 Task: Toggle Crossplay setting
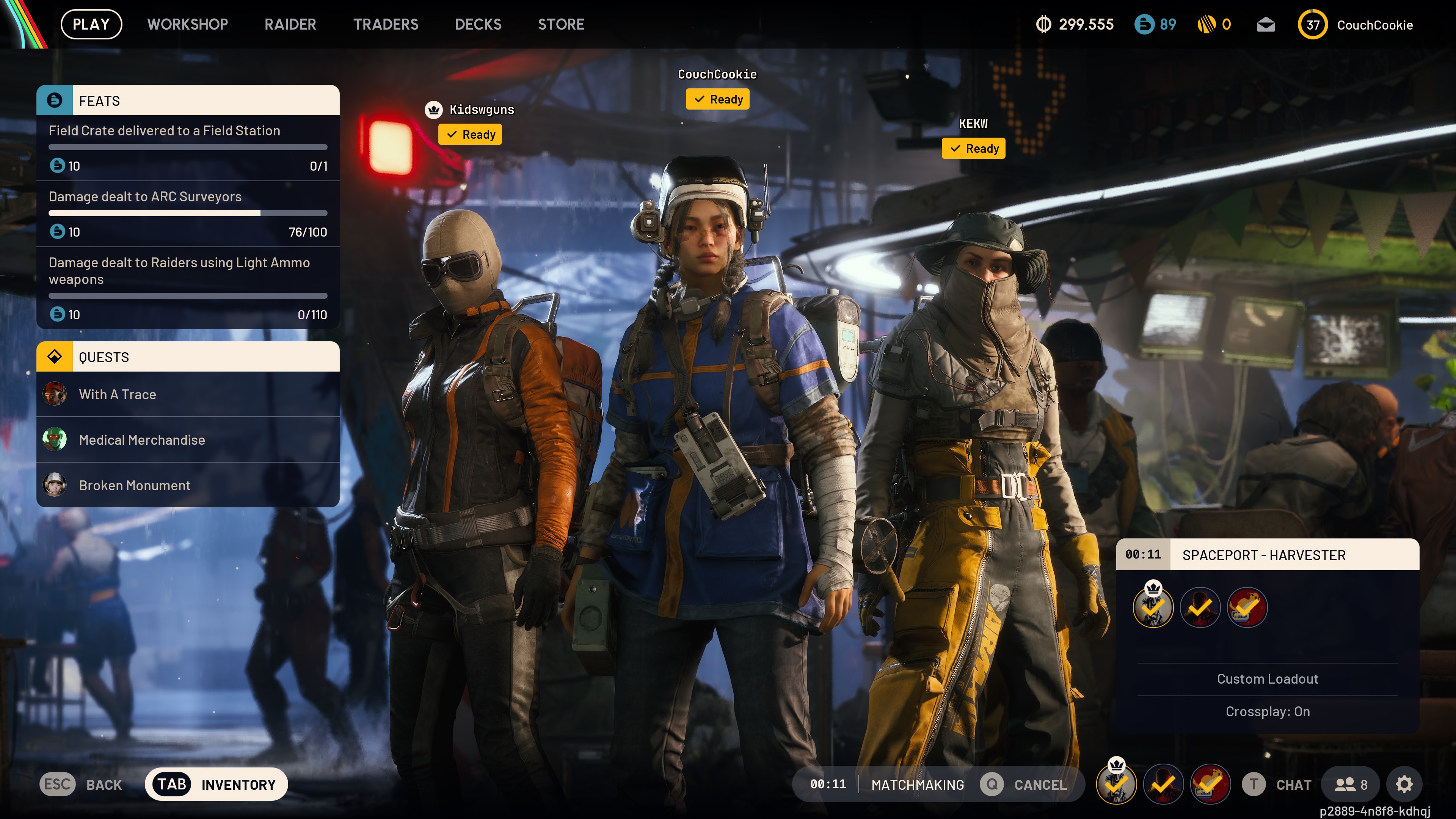[x=1268, y=712]
